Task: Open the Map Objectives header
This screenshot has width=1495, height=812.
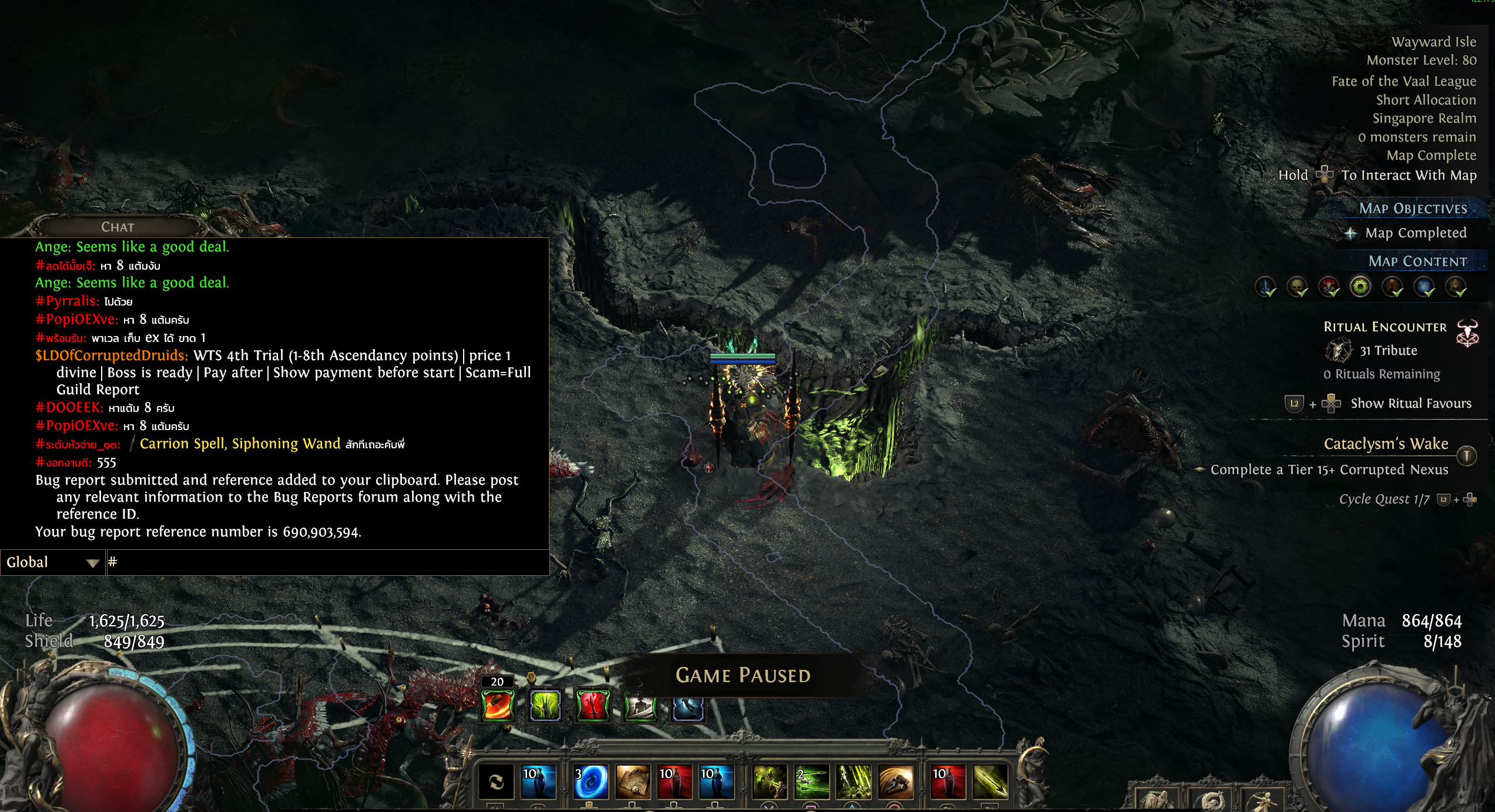Action: [x=1413, y=209]
